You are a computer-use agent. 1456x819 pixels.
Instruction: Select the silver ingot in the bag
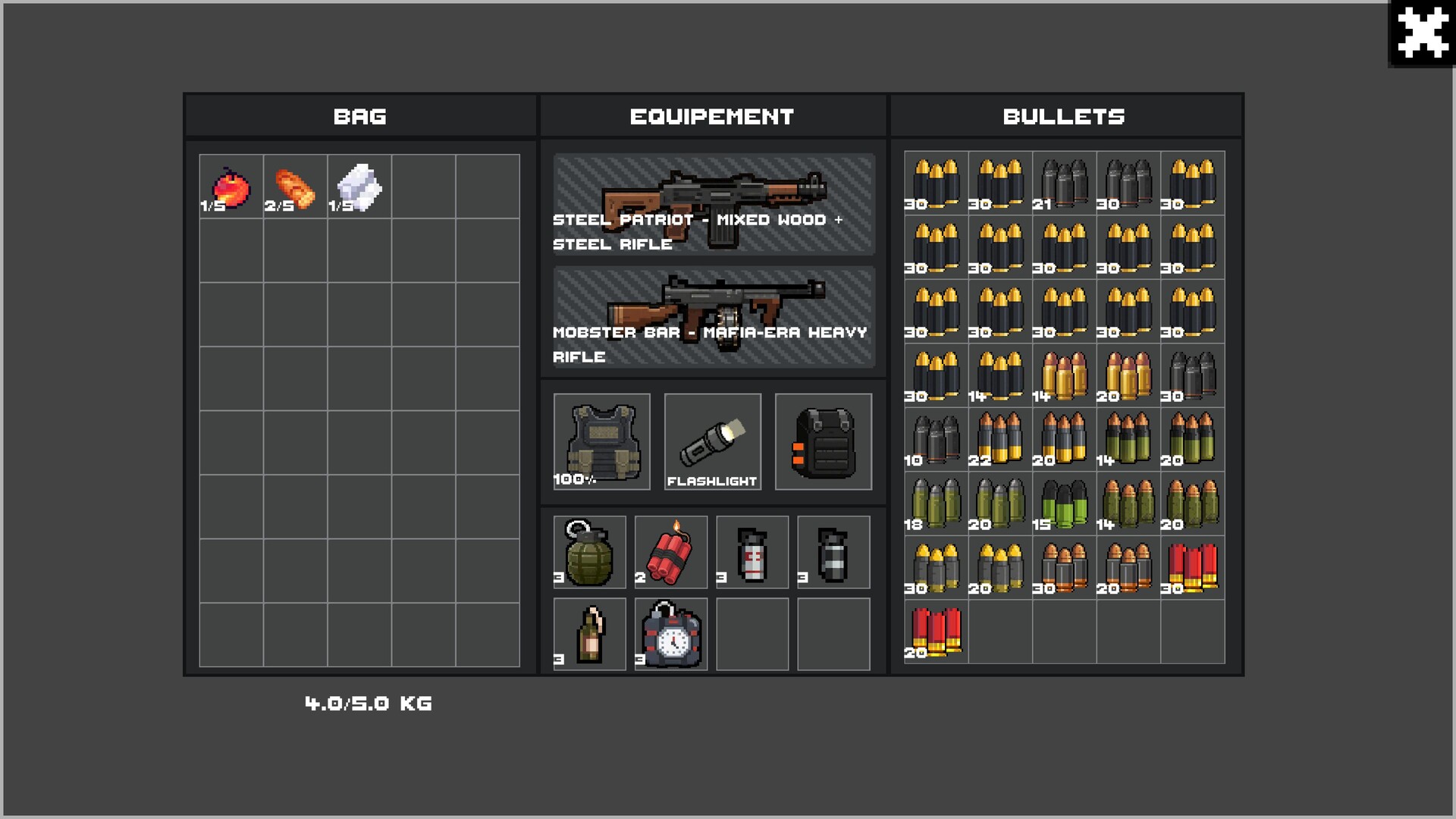(359, 184)
